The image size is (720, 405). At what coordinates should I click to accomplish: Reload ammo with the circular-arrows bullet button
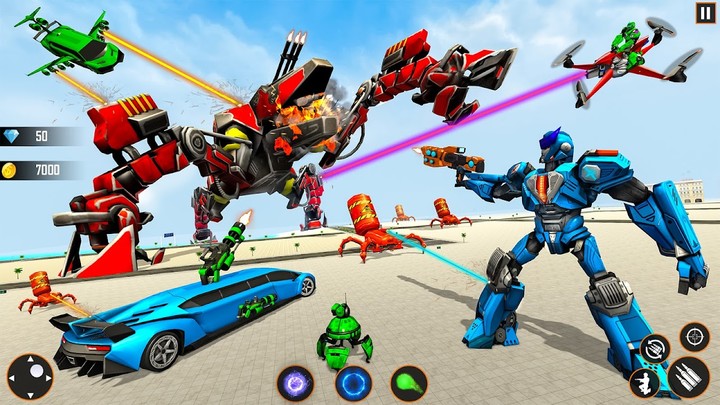pyautogui.click(x=655, y=348)
